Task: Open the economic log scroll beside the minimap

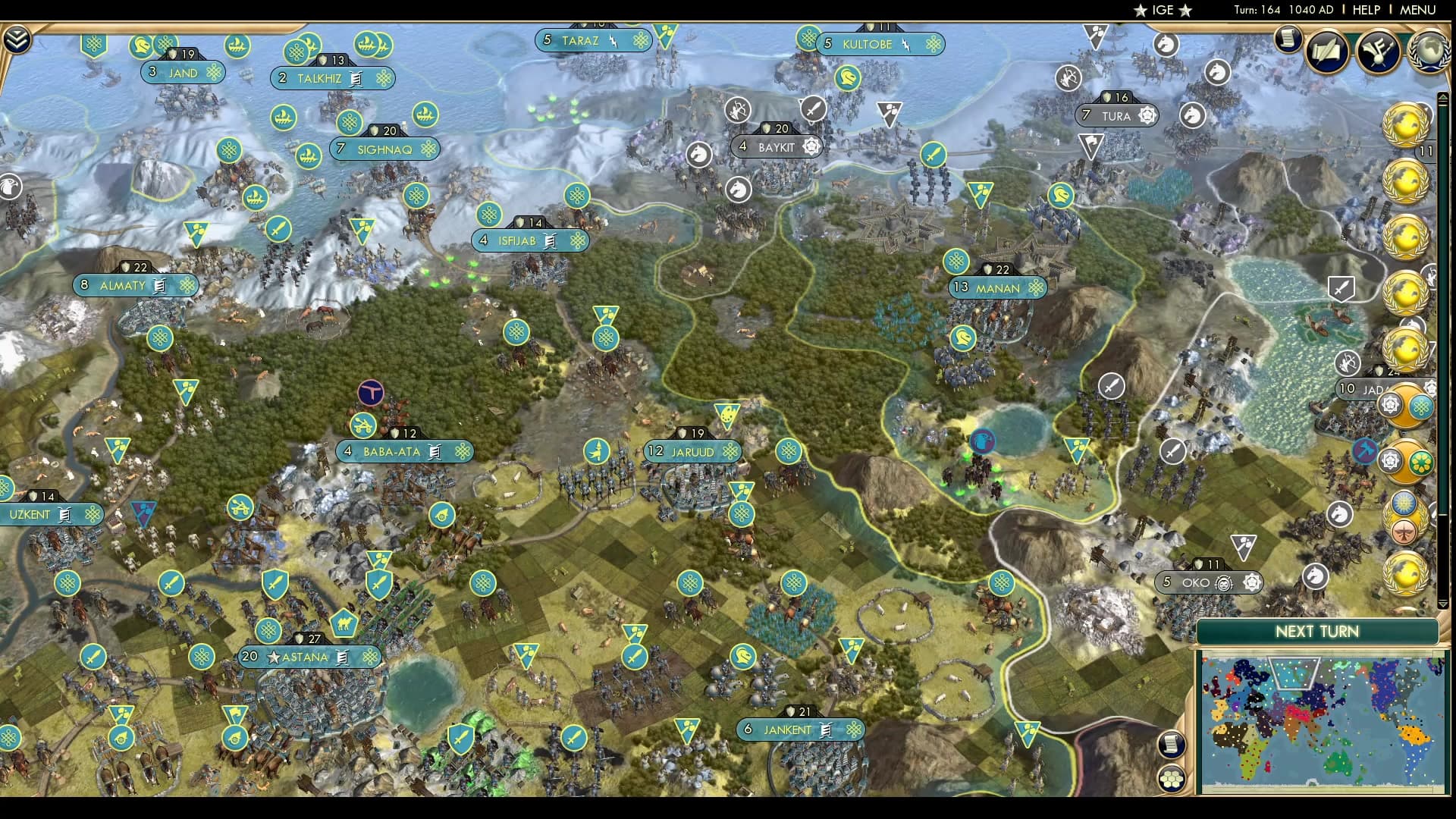Action: [1172, 745]
